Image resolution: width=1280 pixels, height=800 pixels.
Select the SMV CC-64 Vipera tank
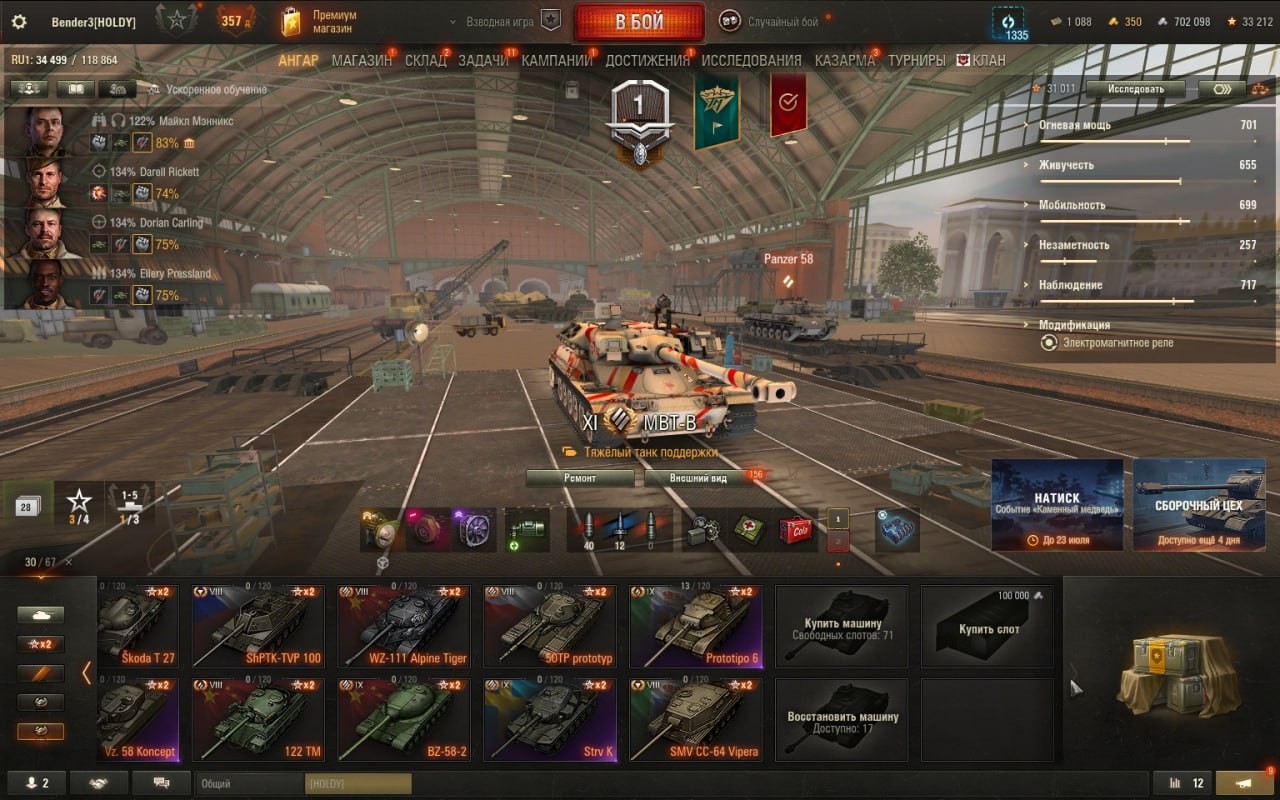[x=696, y=720]
